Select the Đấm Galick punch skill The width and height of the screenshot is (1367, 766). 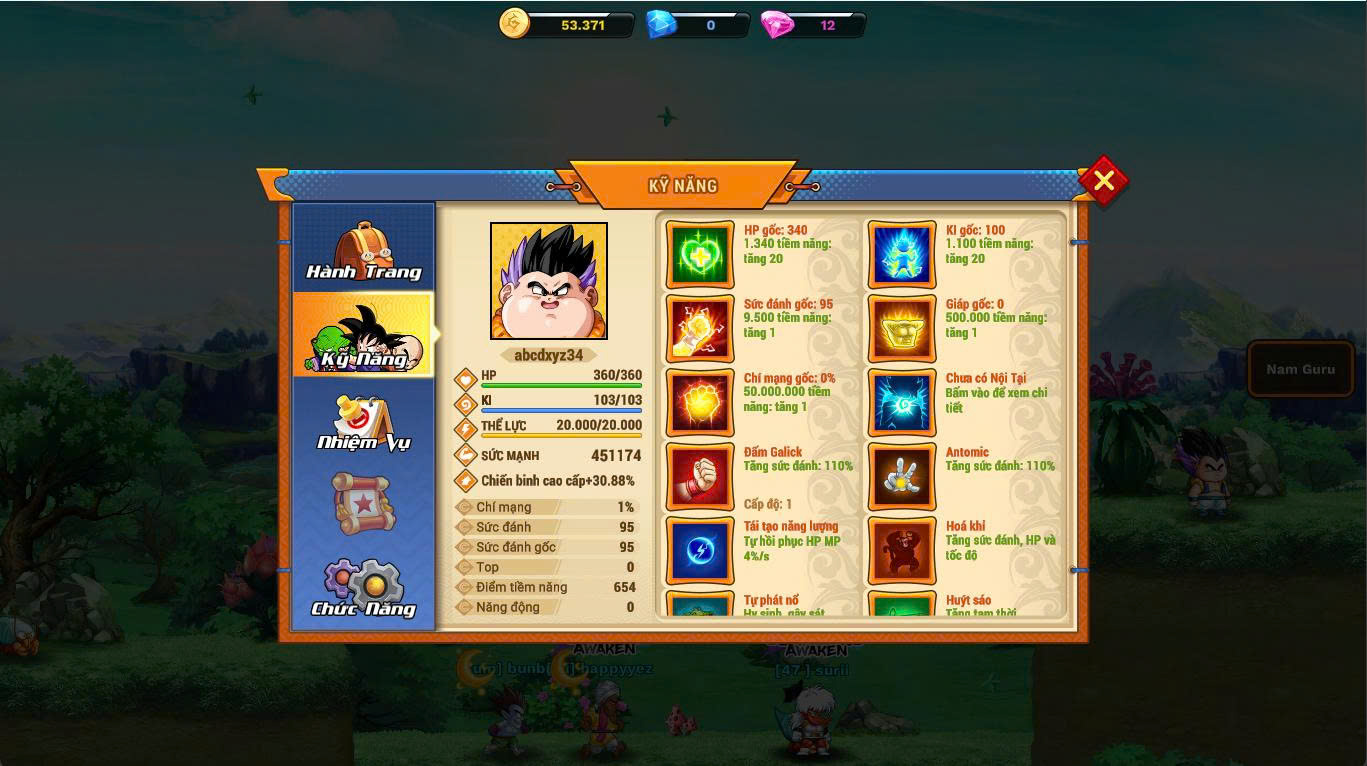click(x=700, y=477)
